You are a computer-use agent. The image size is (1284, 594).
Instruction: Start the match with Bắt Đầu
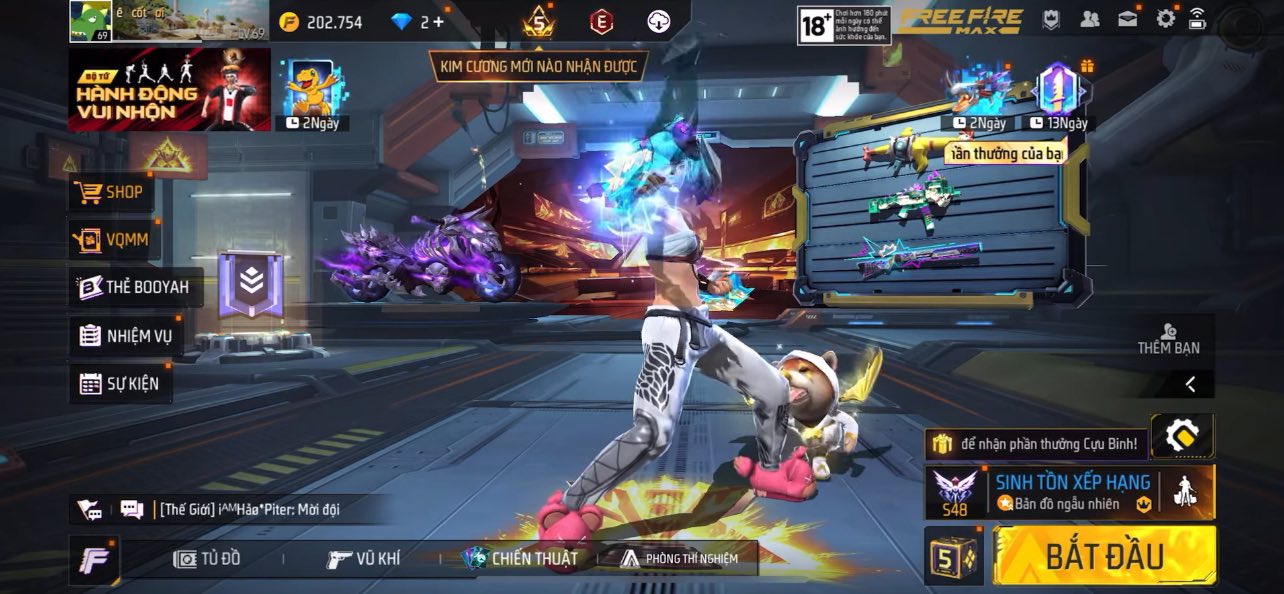1104,556
